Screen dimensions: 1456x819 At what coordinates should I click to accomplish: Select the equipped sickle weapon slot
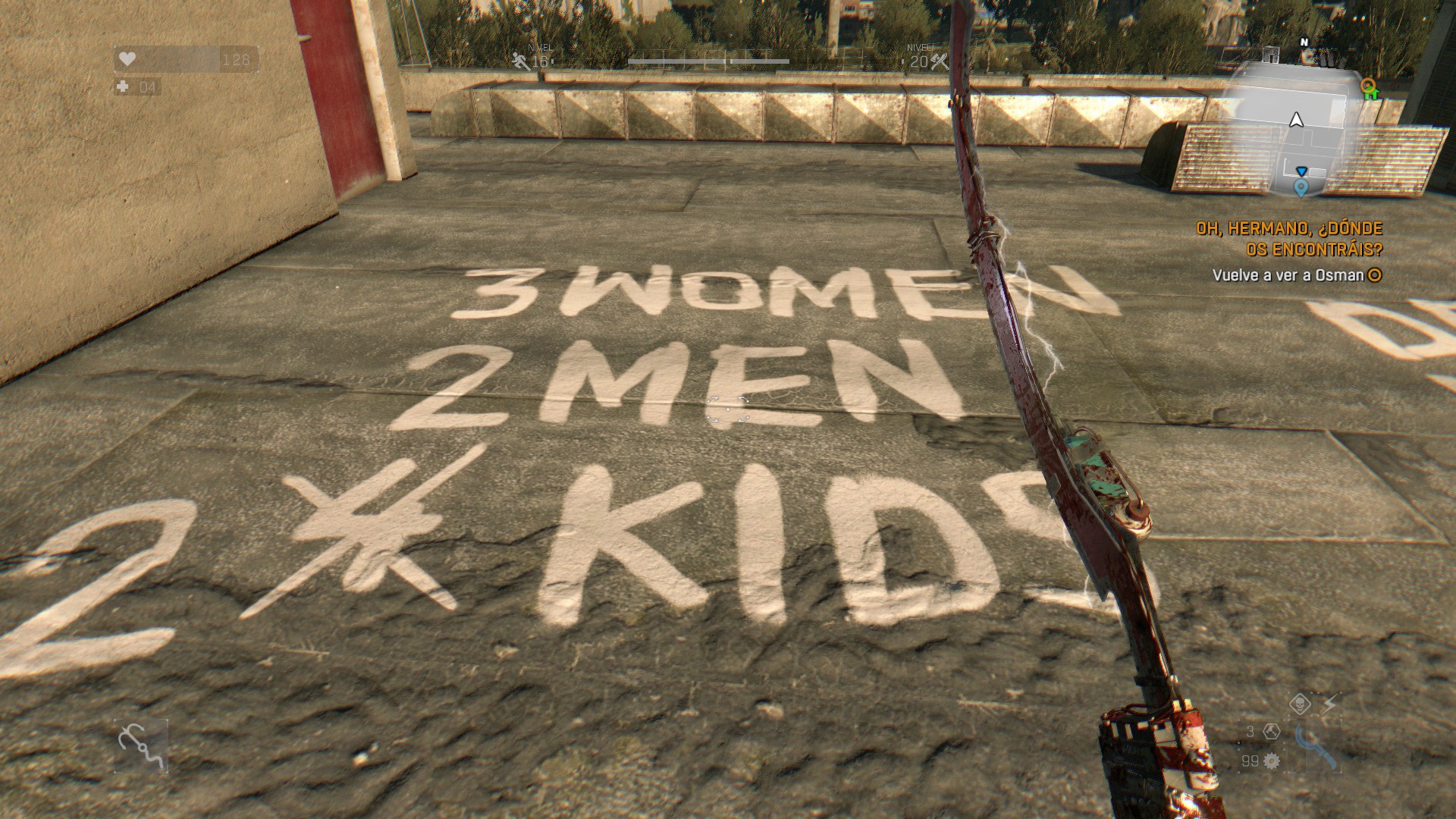pyautogui.click(x=1315, y=748)
